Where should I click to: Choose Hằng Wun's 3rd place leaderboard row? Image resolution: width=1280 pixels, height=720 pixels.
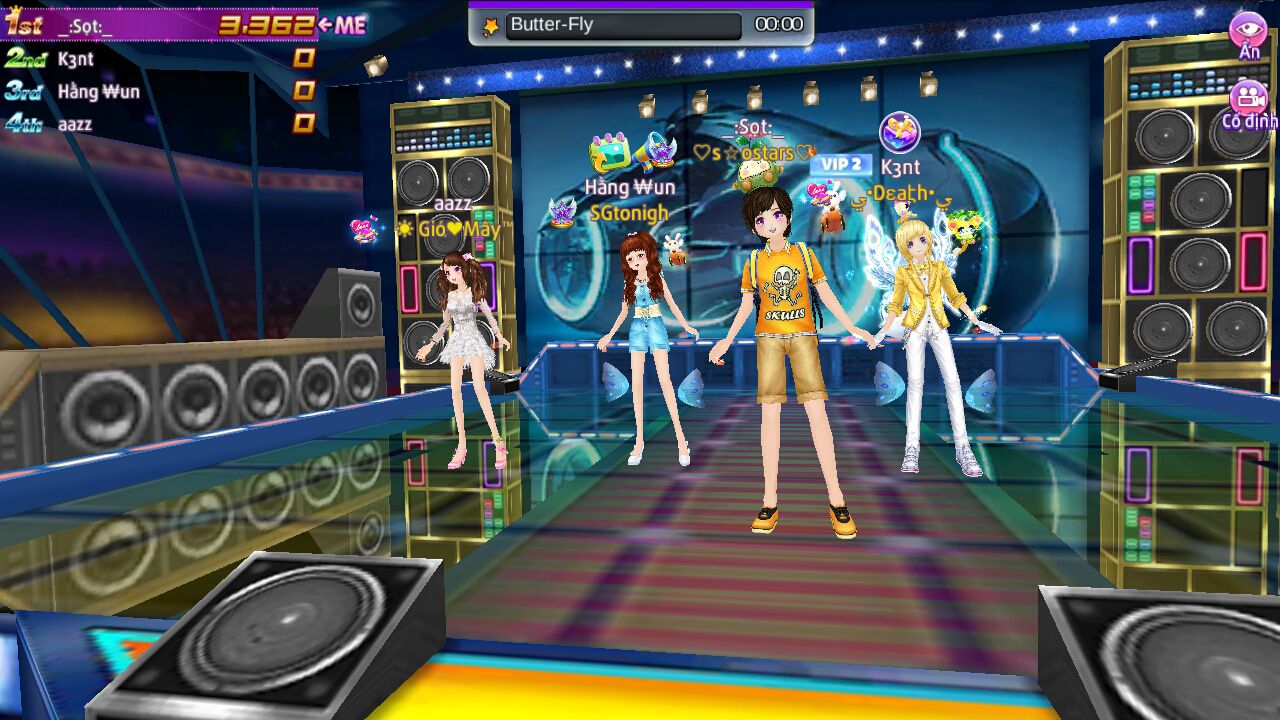[x=160, y=91]
